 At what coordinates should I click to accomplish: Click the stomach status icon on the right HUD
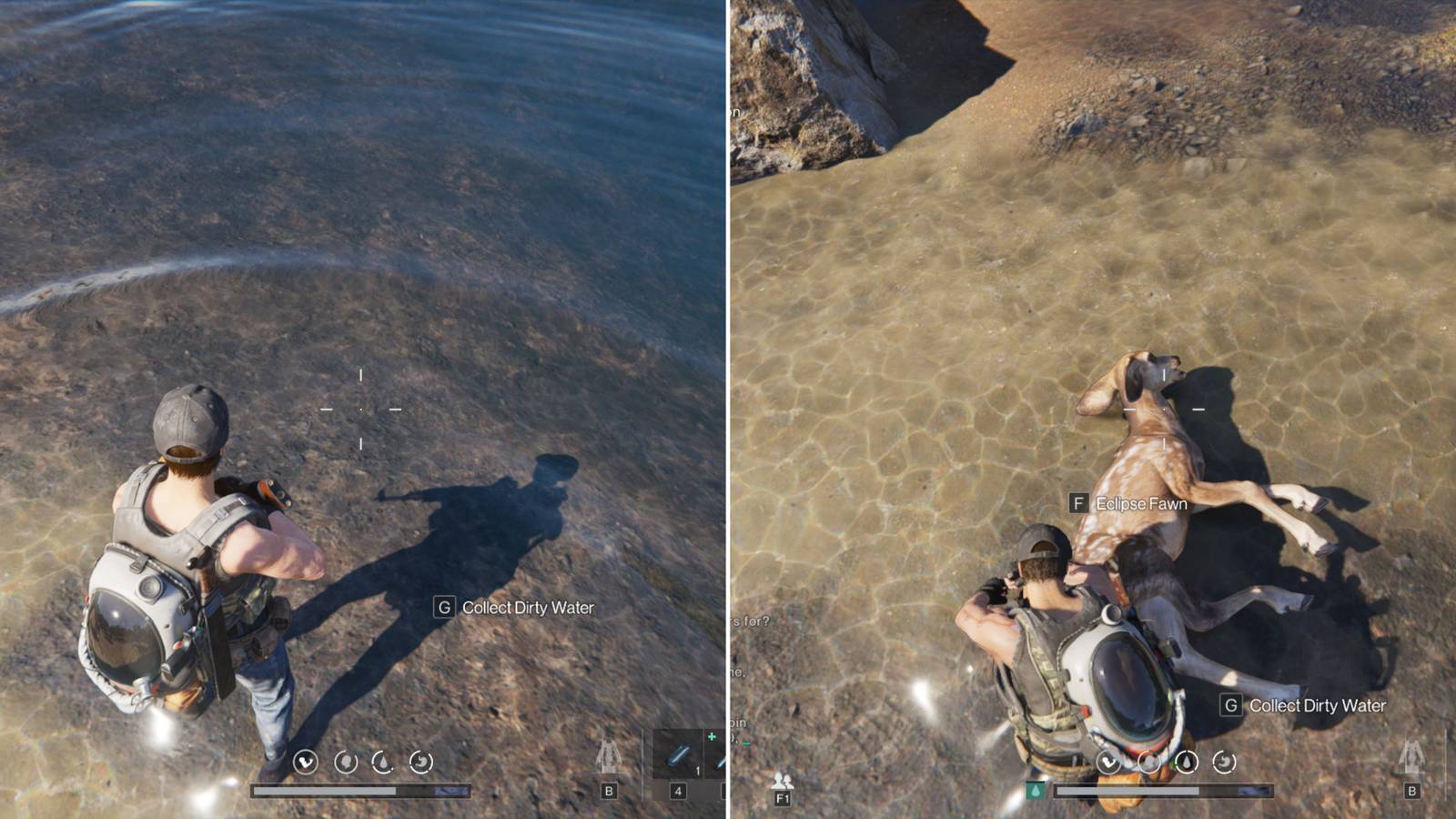pos(1223,763)
